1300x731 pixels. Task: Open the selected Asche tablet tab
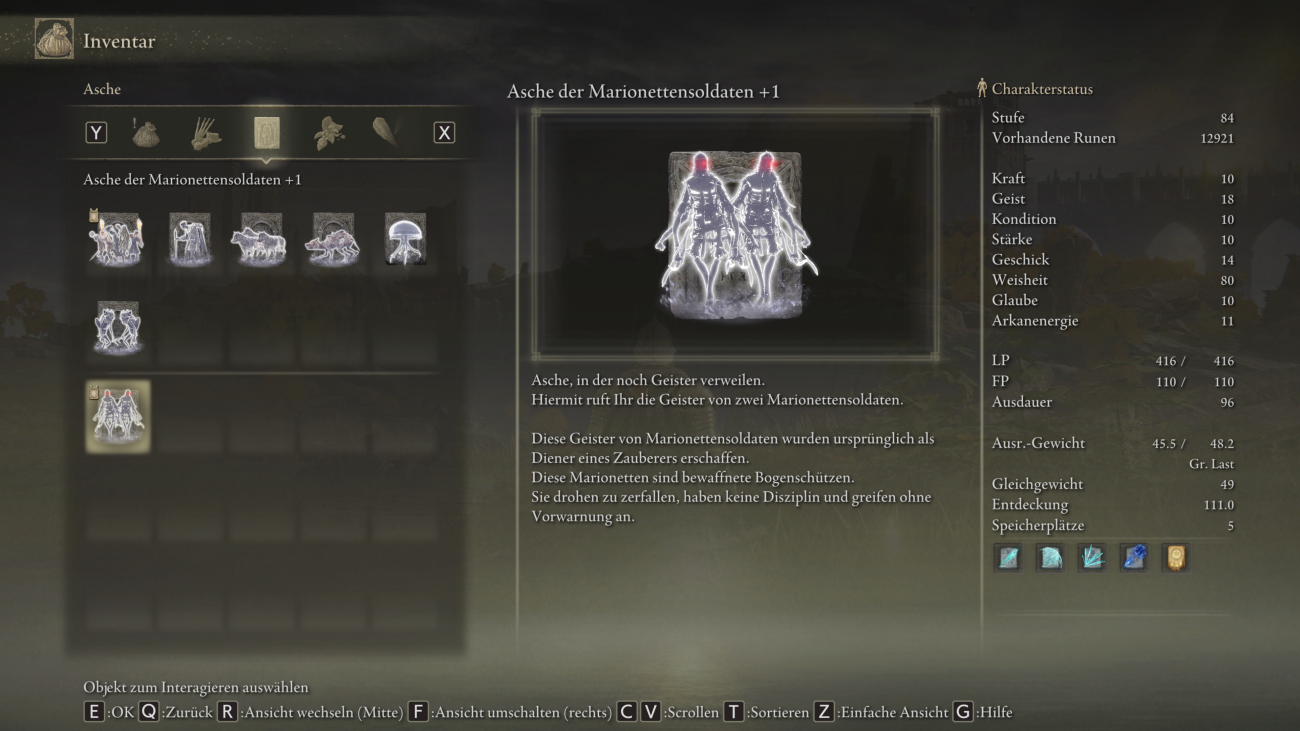(x=266, y=133)
